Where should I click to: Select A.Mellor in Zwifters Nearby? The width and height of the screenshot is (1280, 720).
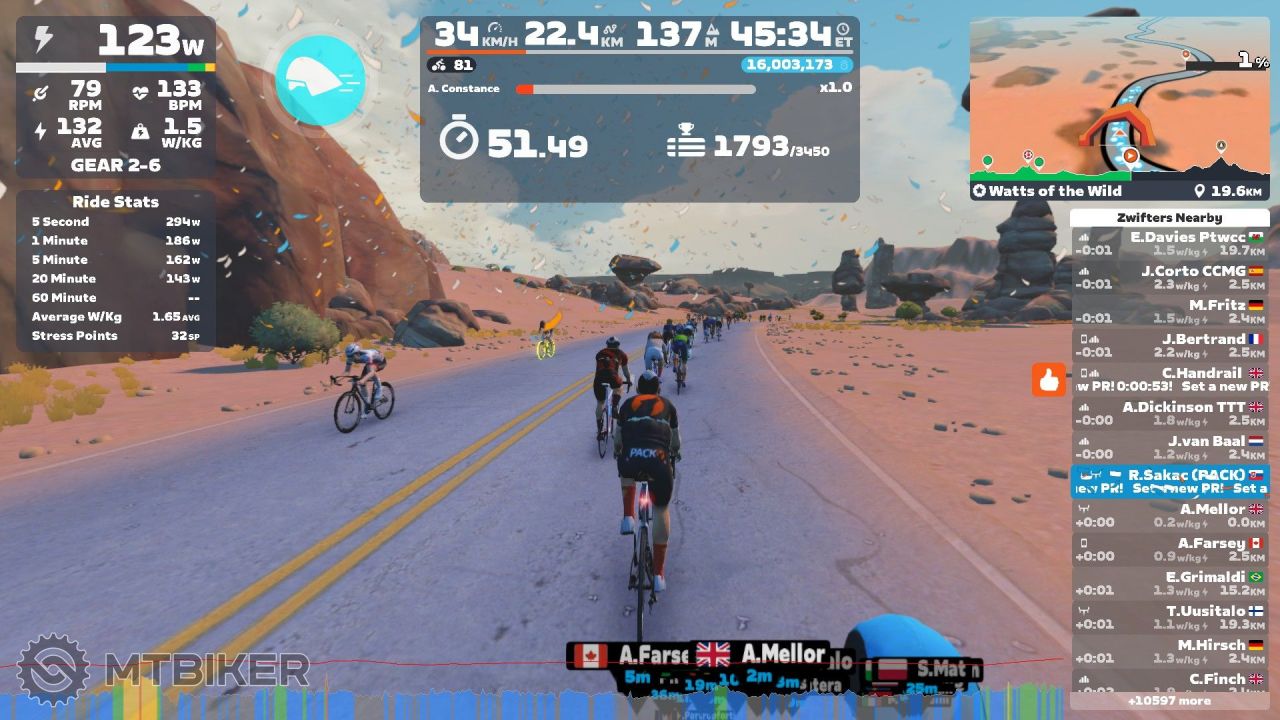(x=1169, y=516)
